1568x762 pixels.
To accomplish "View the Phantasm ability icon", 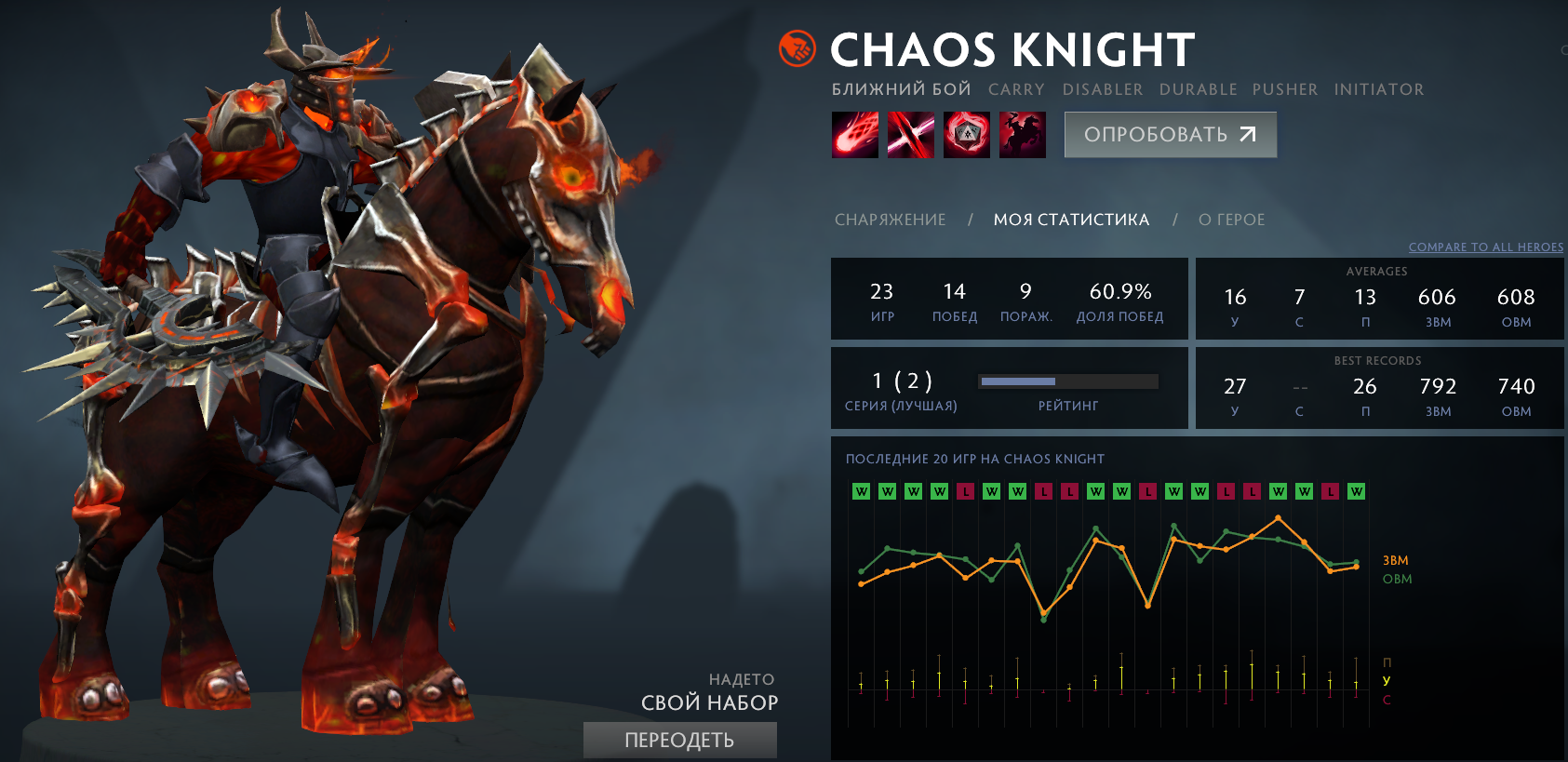I will point(1022,135).
